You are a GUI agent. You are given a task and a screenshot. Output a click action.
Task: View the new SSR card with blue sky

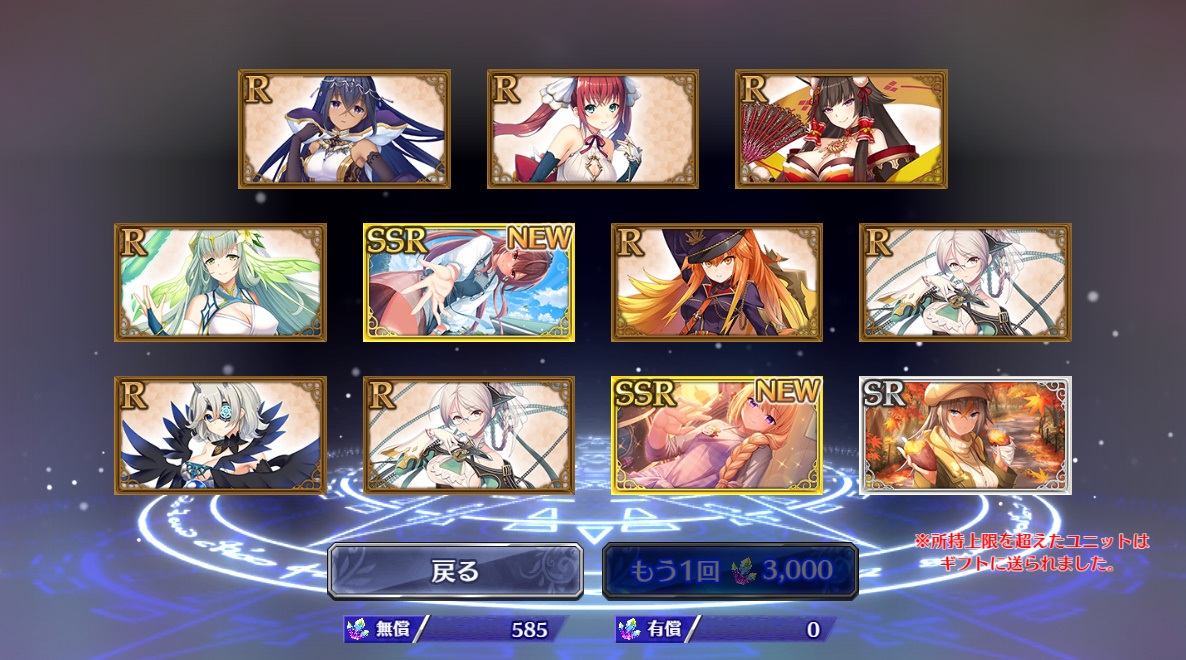(x=469, y=283)
